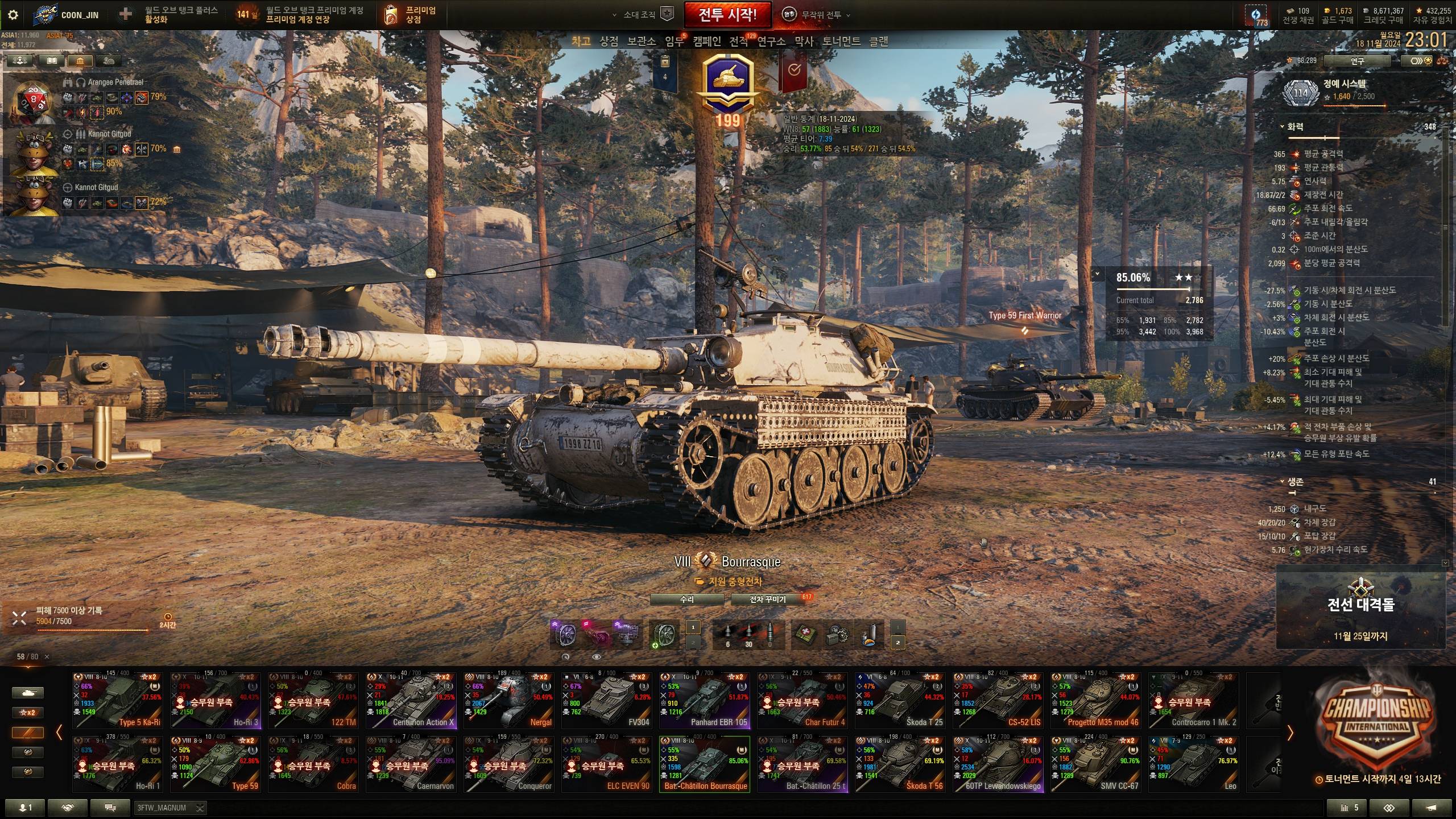Viewport: 1456px width, 819px height.
Task: Click the 수리 repair button
Action: (686, 599)
